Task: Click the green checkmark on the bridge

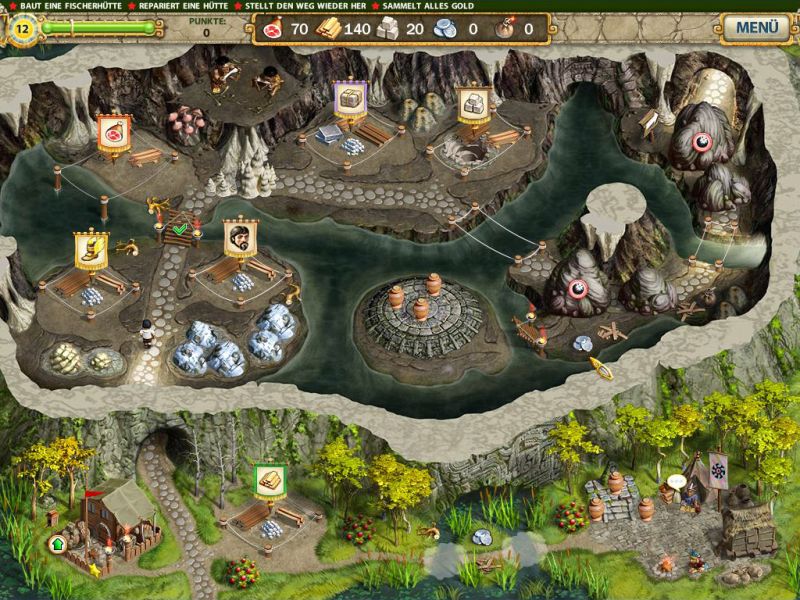Action: point(180,230)
